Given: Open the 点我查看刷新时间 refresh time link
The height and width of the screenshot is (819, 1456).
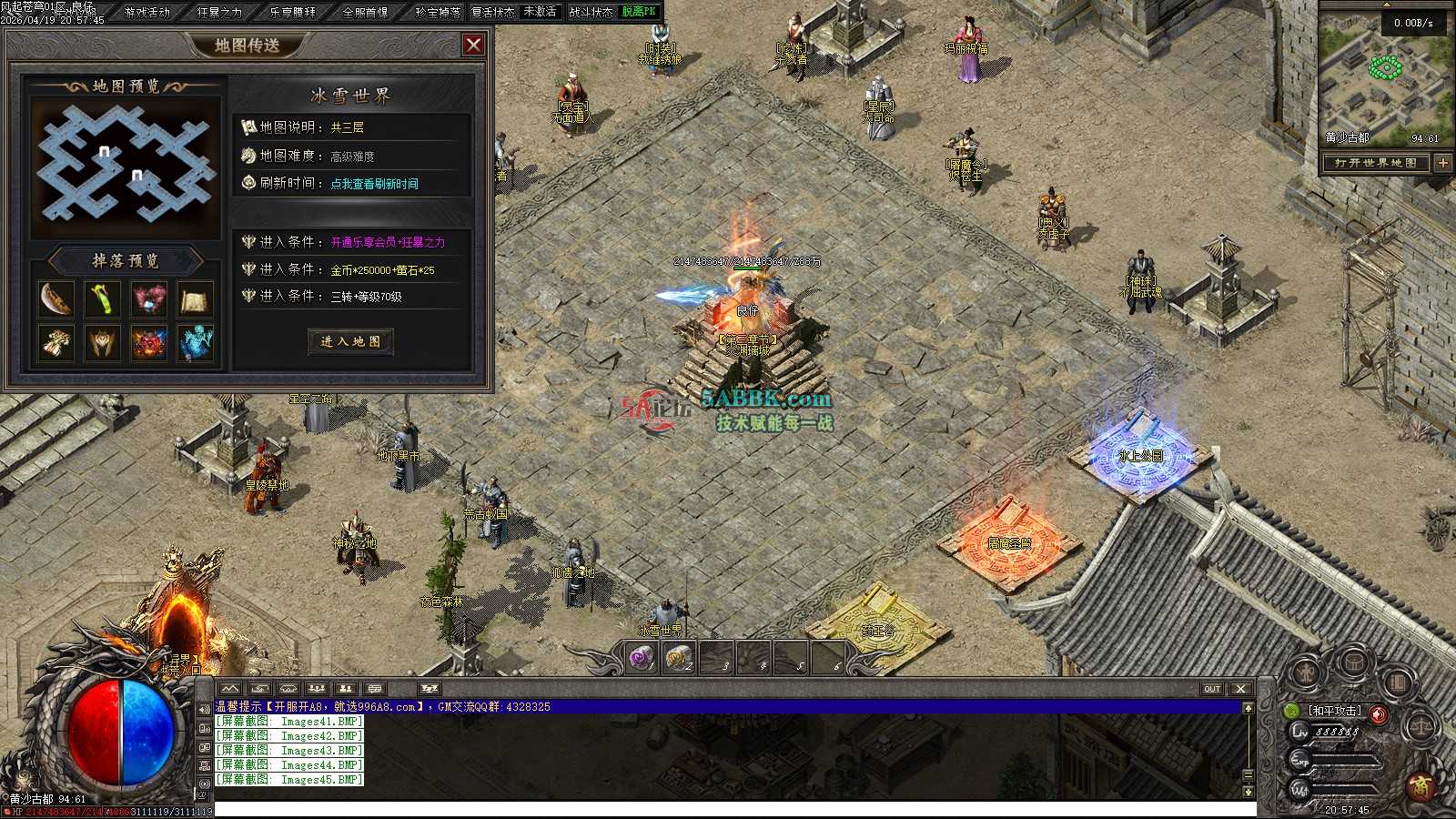Looking at the screenshot, I should pos(374,184).
